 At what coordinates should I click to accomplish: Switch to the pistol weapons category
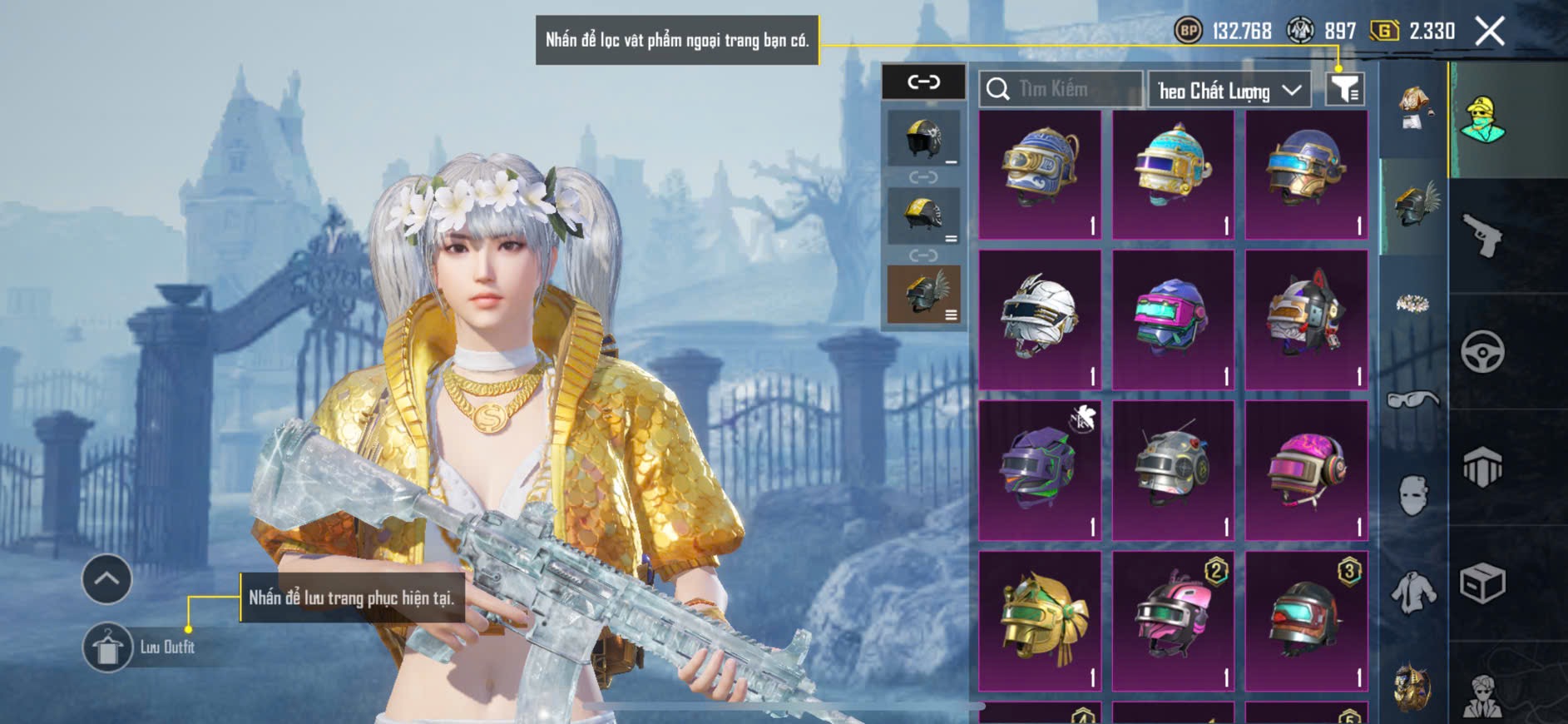(1482, 236)
